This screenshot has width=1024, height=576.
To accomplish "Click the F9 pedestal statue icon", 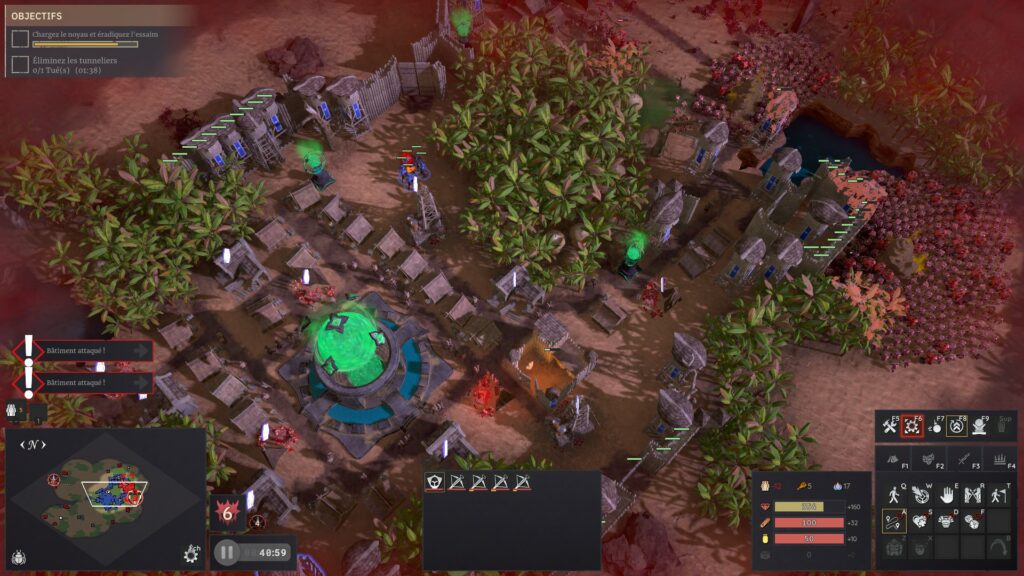I will click(979, 427).
